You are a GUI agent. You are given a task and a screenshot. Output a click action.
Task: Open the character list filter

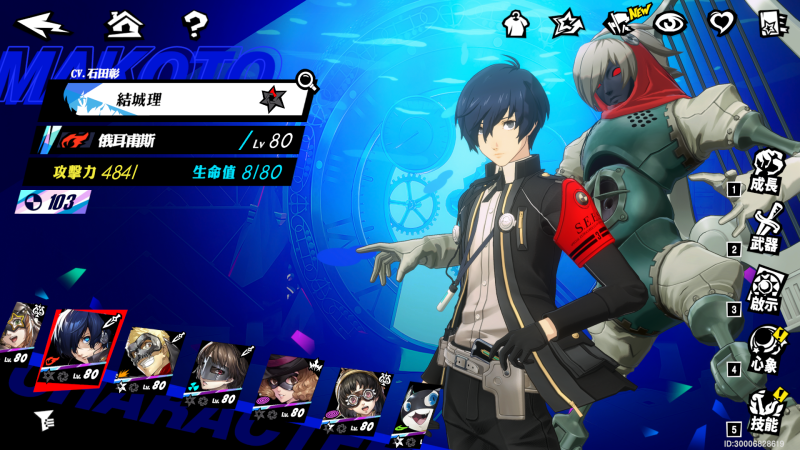click(43, 419)
